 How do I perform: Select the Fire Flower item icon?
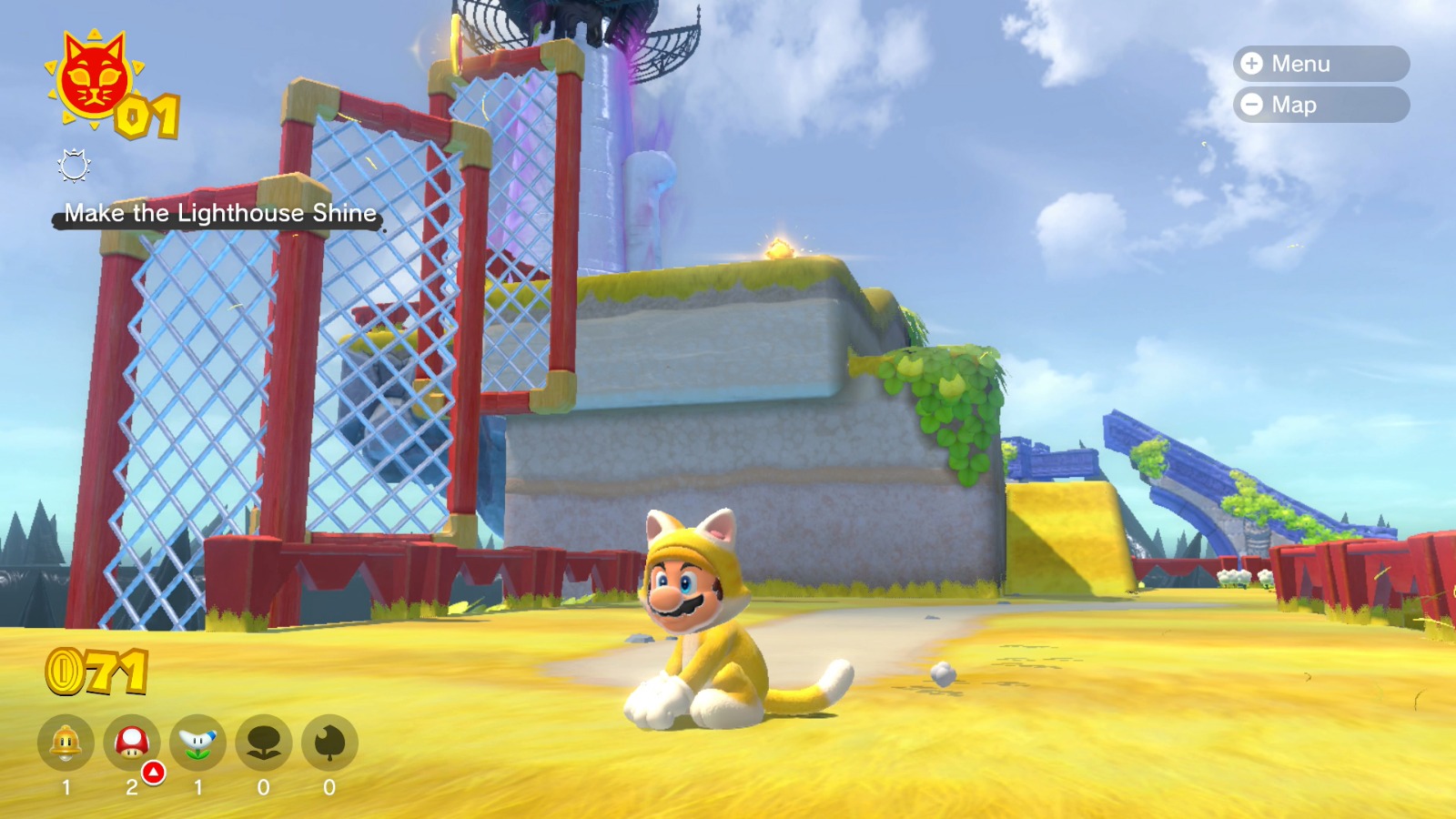pyautogui.click(x=196, y=742)
